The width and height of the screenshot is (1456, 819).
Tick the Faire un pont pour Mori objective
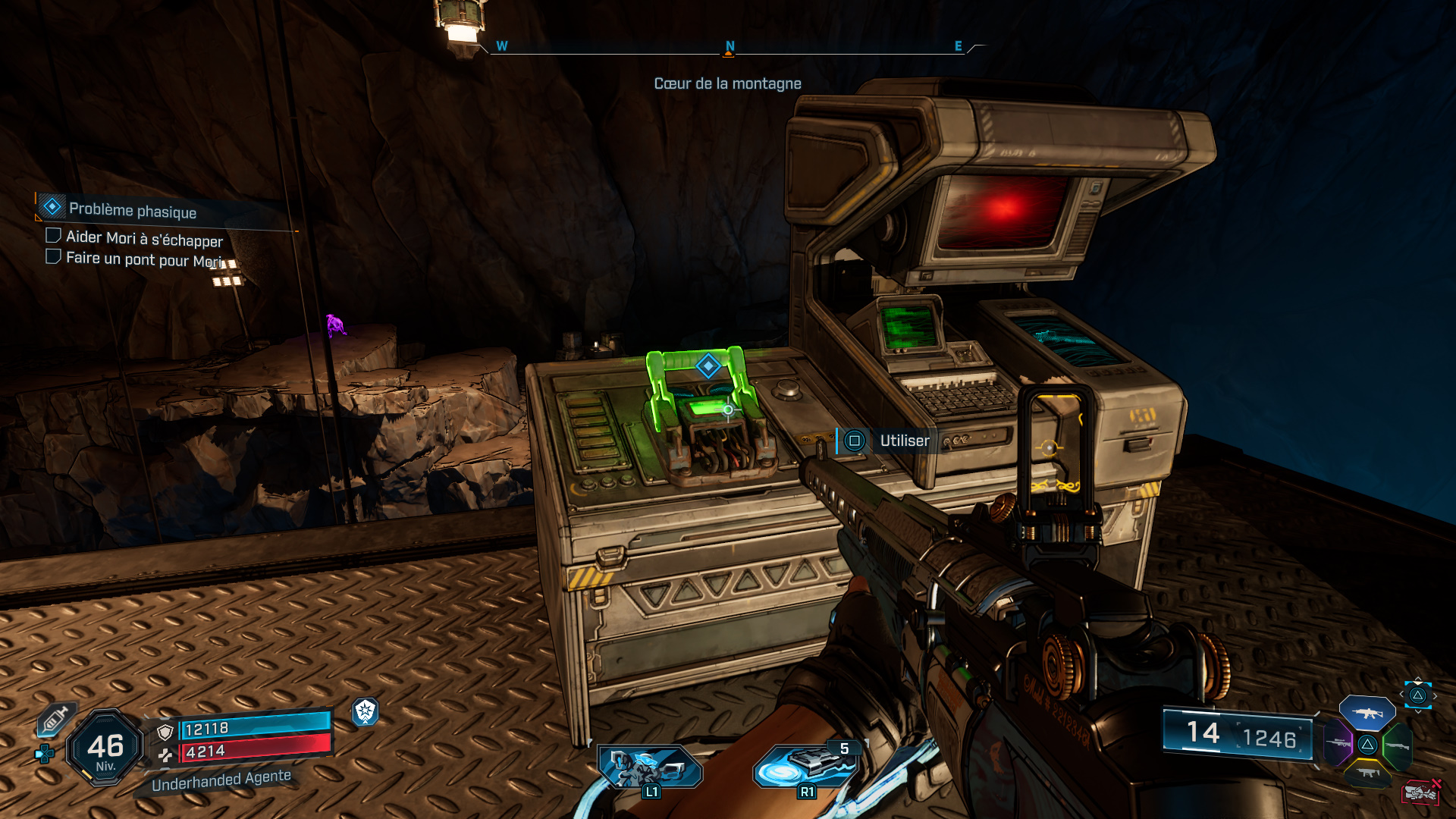(x=53, y=257)
